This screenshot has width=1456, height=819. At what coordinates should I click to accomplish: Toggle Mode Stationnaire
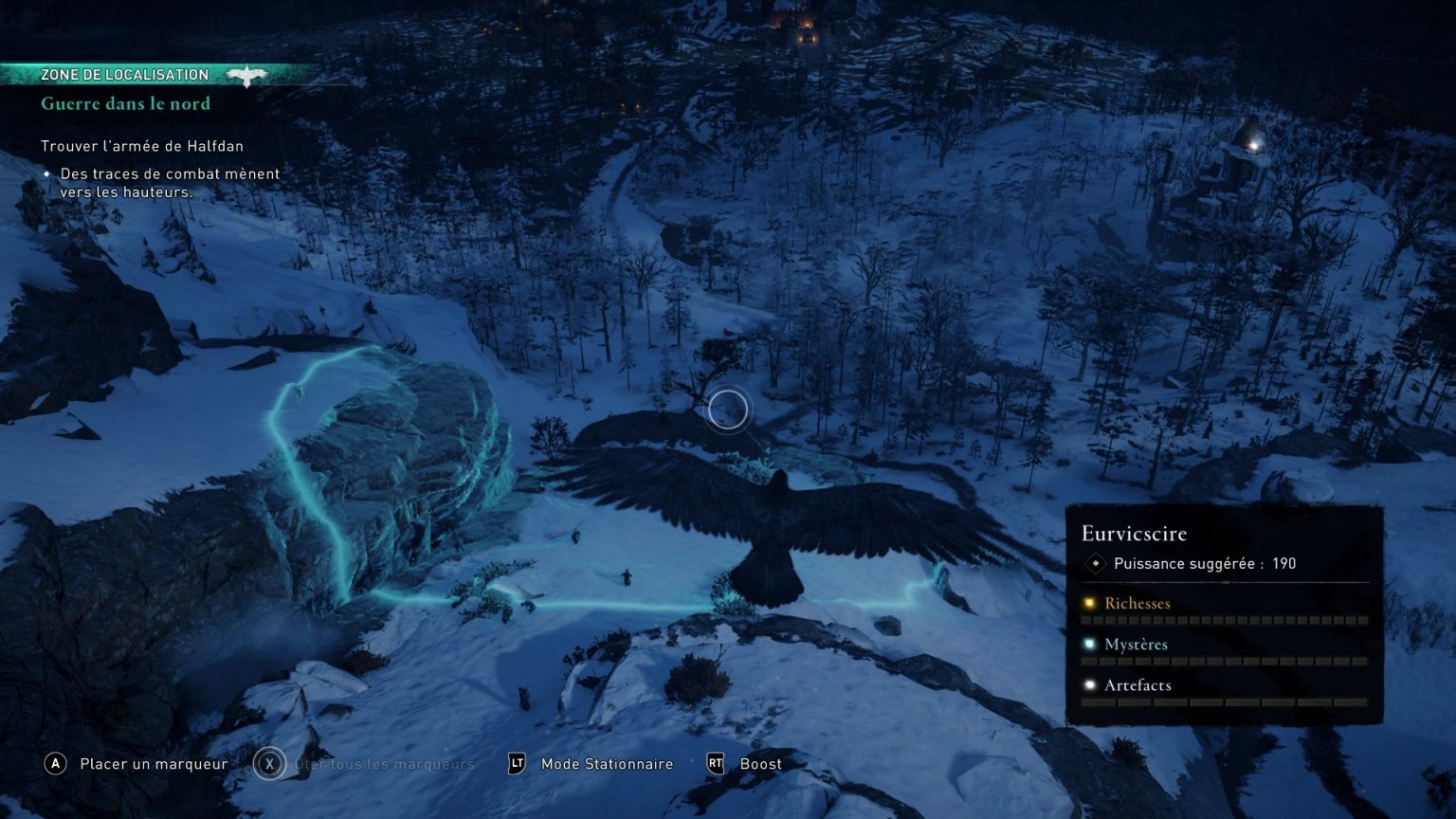click(606, 764)
